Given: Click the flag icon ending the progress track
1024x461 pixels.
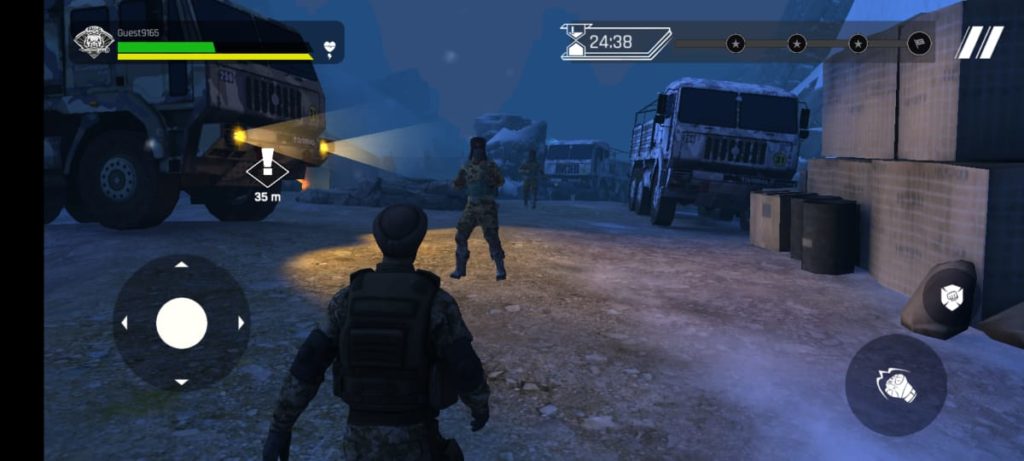Looking at the screenshot, I should 919,44.
